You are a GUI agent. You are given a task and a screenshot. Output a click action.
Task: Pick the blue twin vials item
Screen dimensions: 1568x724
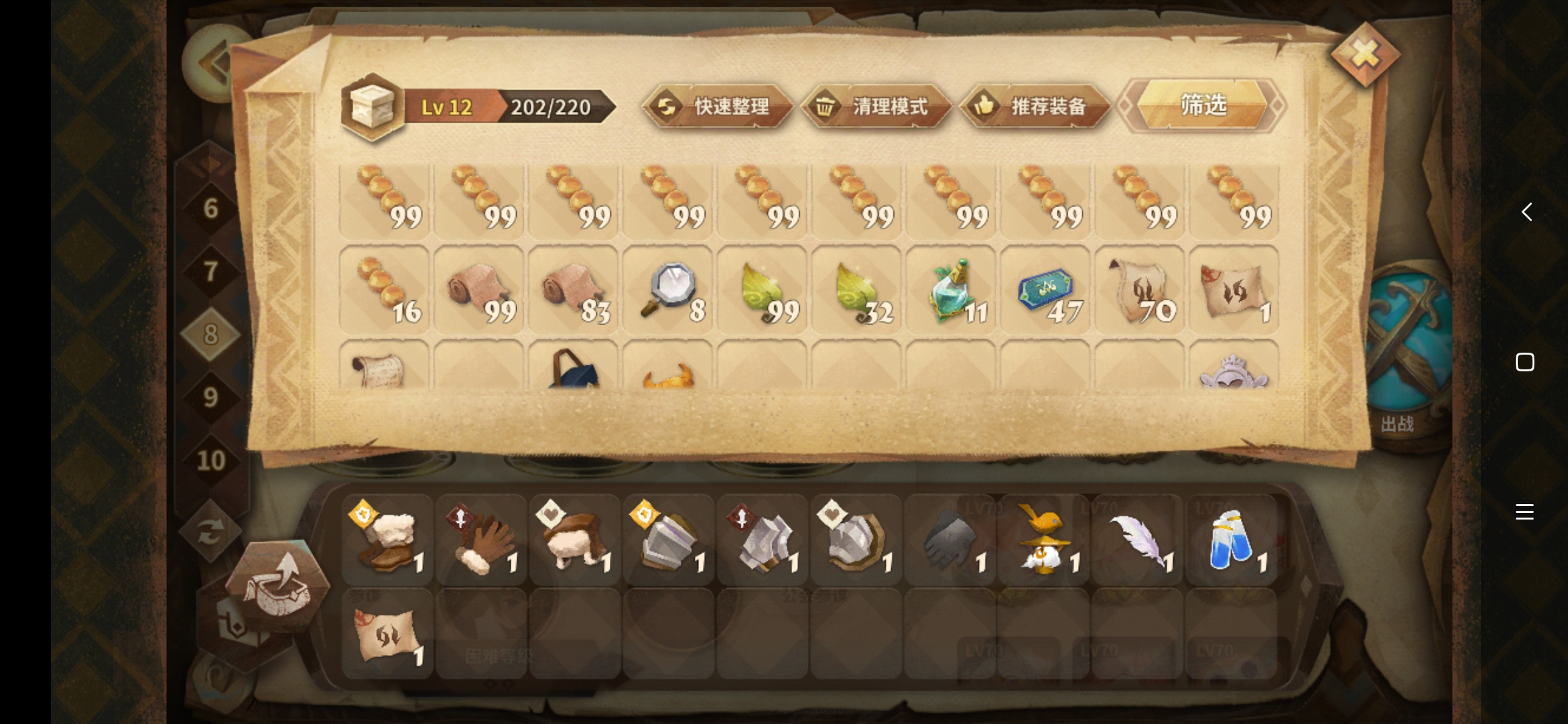[x=1231, y=540]
